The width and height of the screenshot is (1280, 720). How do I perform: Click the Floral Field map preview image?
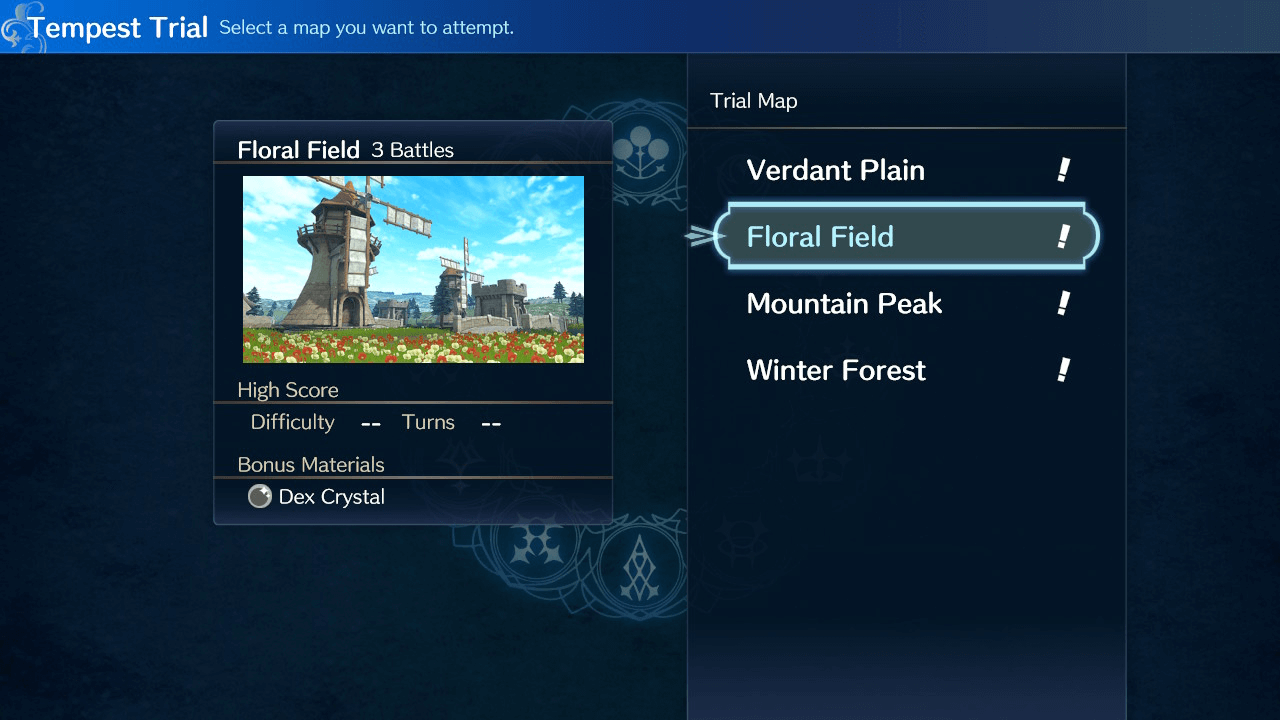pos(413,269)
